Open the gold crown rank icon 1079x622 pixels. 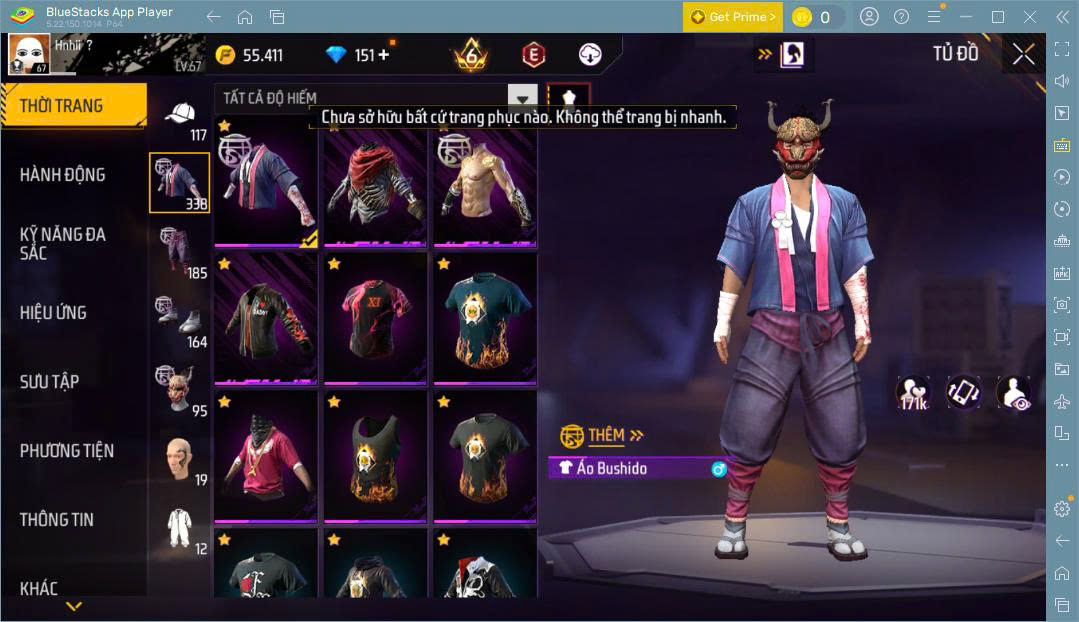[x=471, y=55]
